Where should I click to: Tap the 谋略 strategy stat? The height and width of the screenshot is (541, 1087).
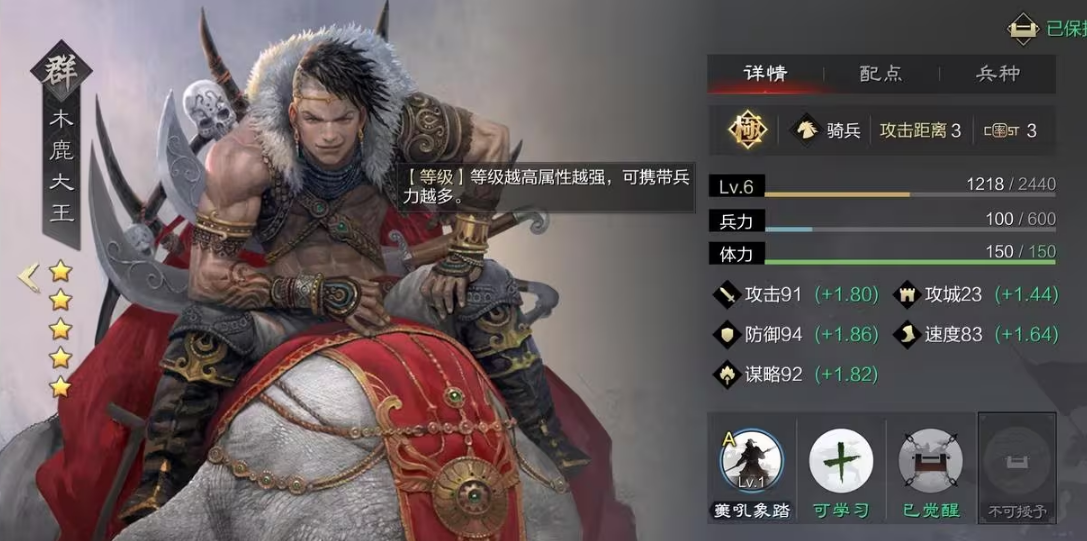pyautogui.click(x=760, y=374)
